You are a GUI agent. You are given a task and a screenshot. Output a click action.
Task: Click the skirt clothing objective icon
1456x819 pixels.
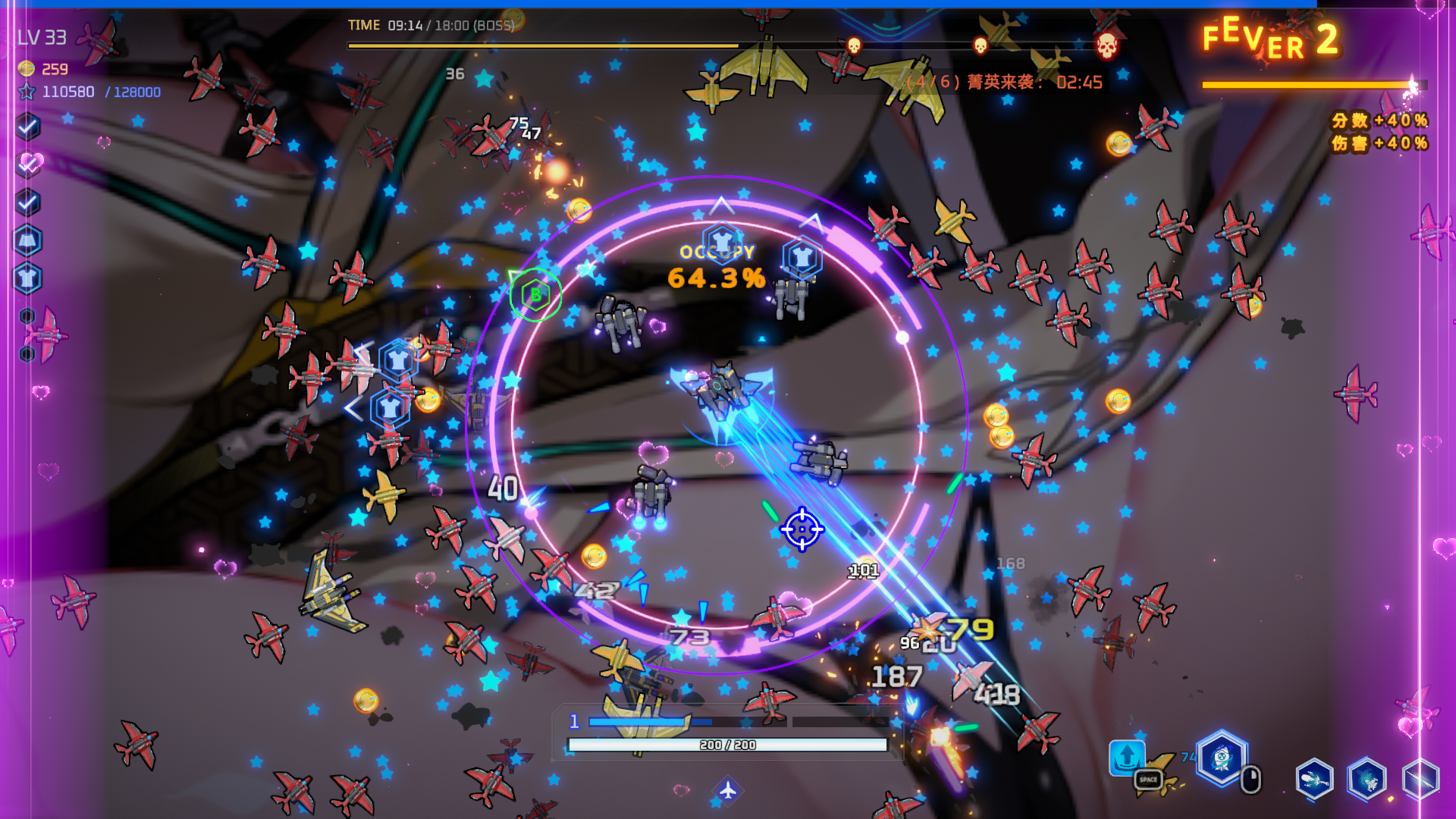(x=28, y=241)
